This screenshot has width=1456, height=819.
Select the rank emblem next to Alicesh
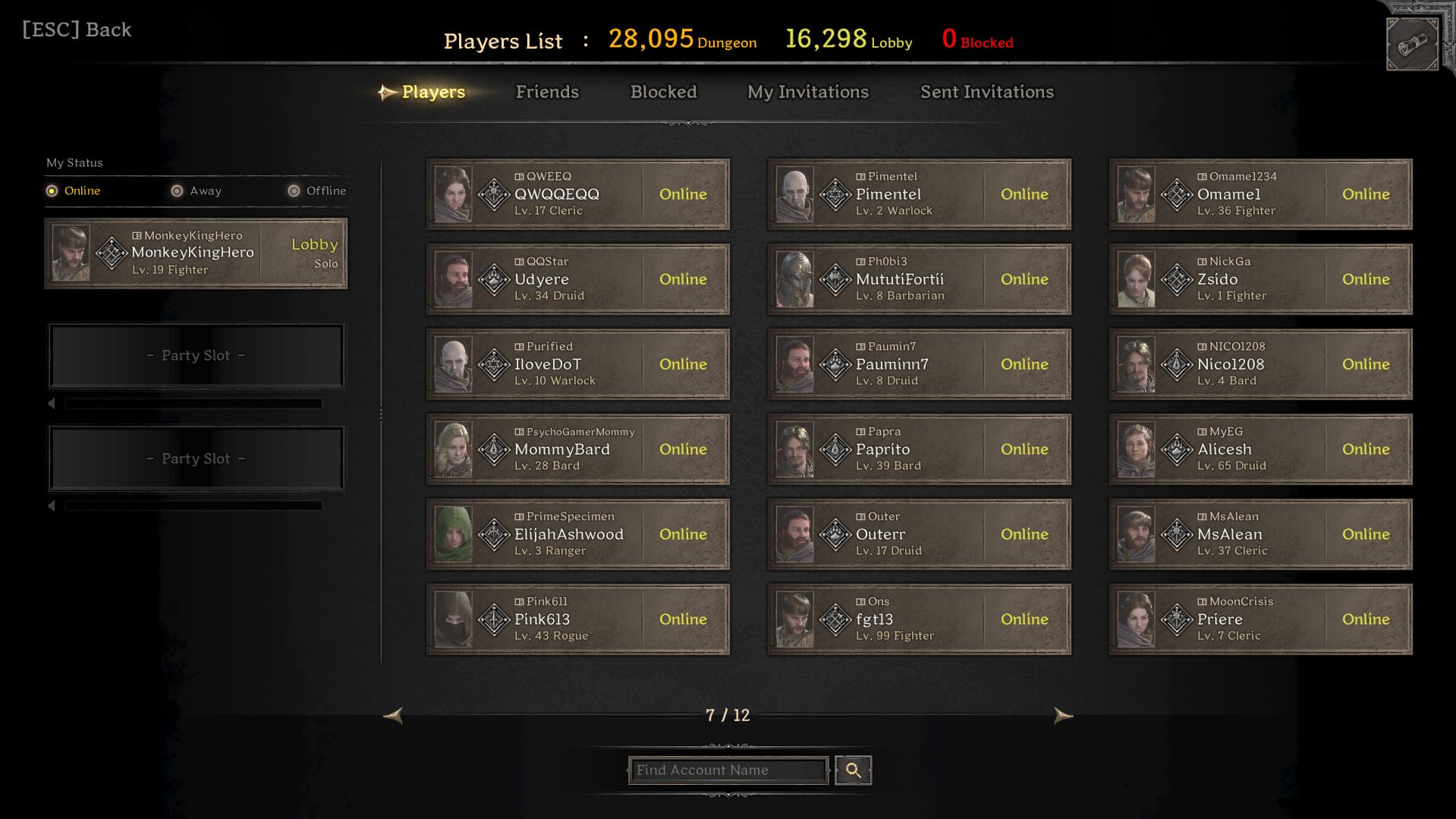(1175, 449)
